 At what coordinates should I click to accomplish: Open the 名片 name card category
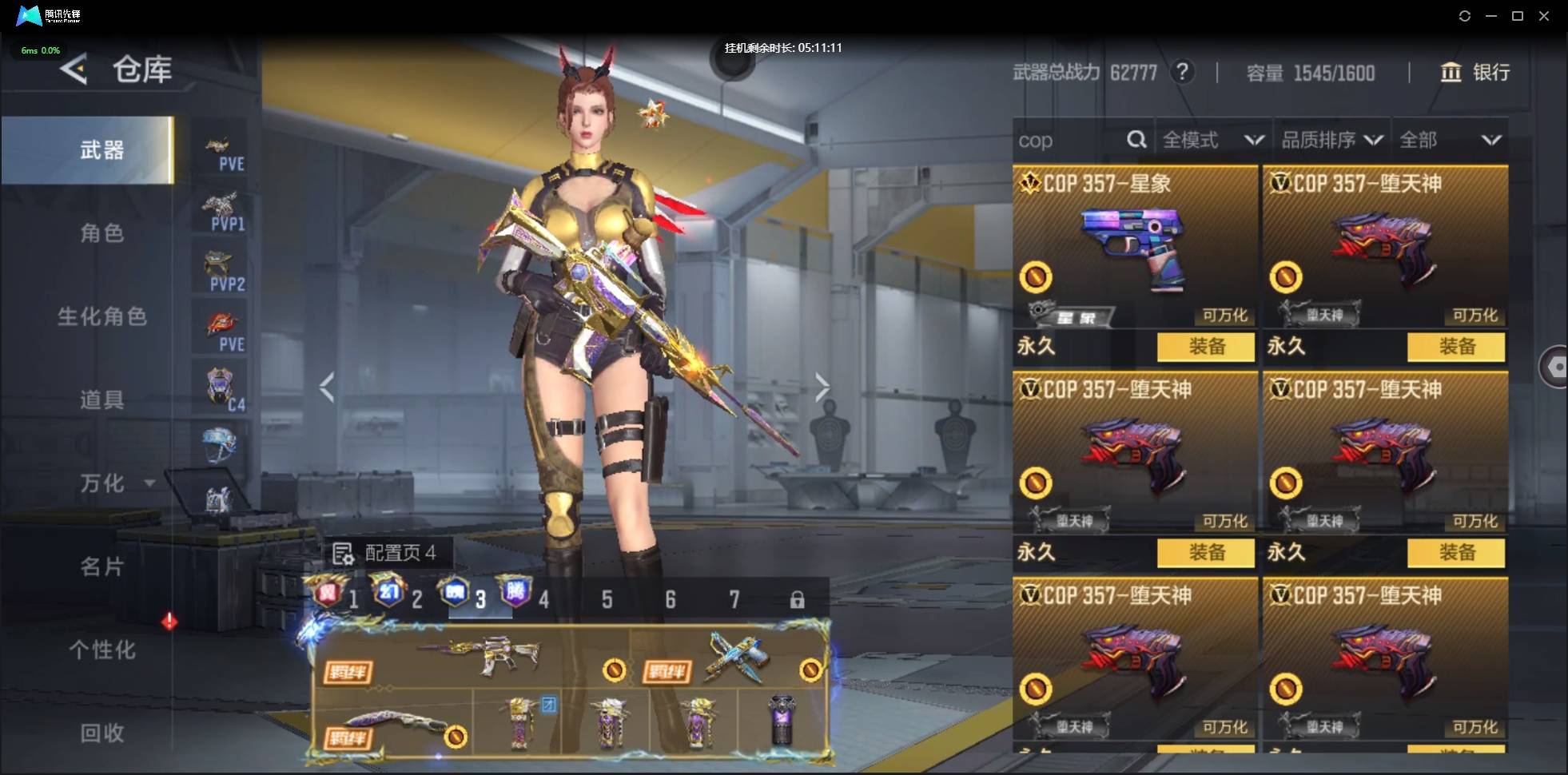point(101,566)
